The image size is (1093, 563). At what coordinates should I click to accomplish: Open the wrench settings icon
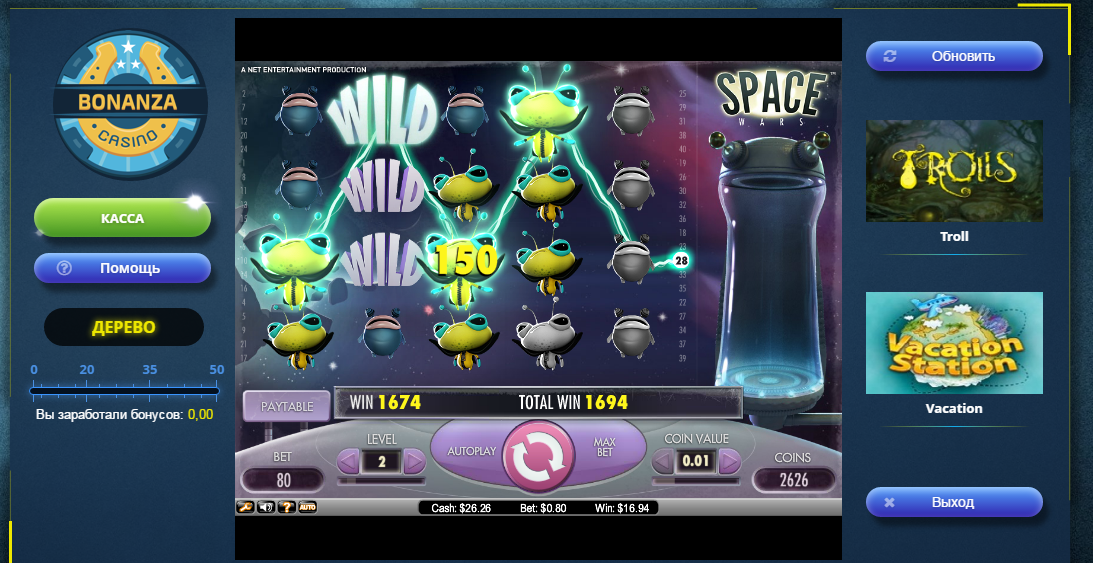pos(244,507)
